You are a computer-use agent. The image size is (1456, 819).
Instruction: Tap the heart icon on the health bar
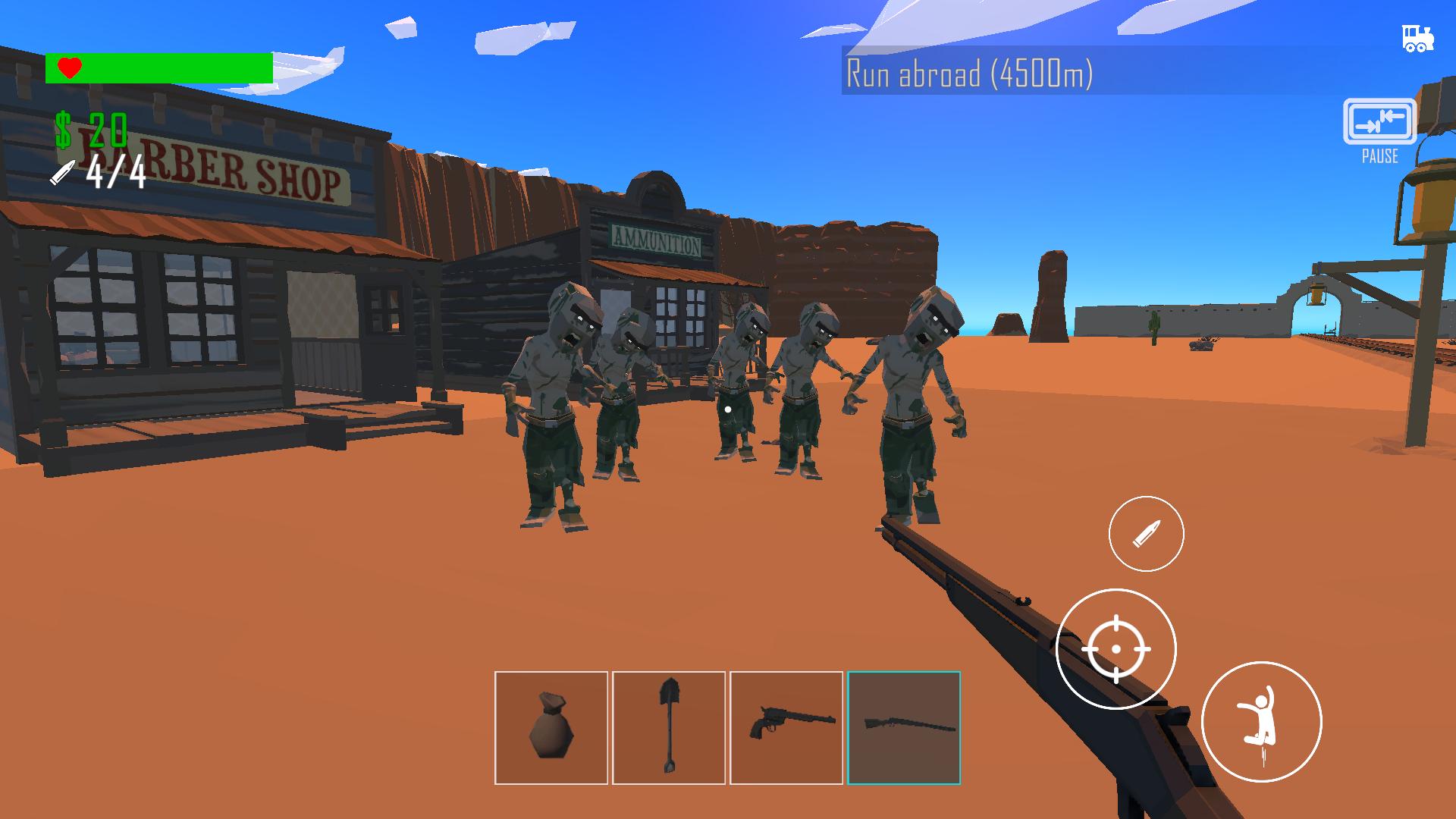68,68
